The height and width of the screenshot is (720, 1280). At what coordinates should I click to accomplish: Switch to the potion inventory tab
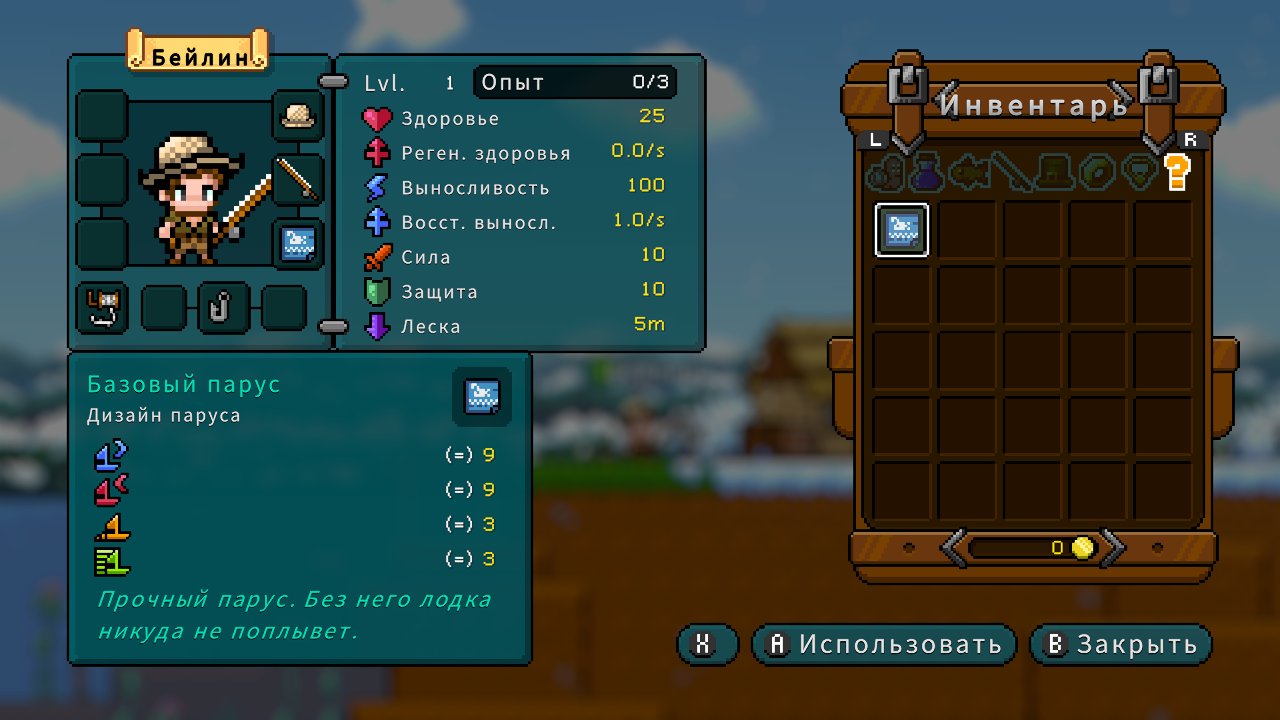(926, 172)
